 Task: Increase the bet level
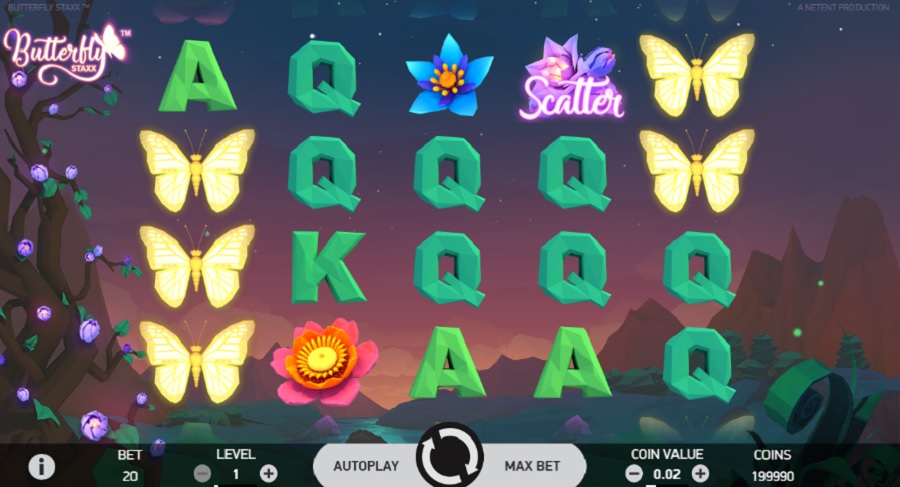tap(268, 473)
